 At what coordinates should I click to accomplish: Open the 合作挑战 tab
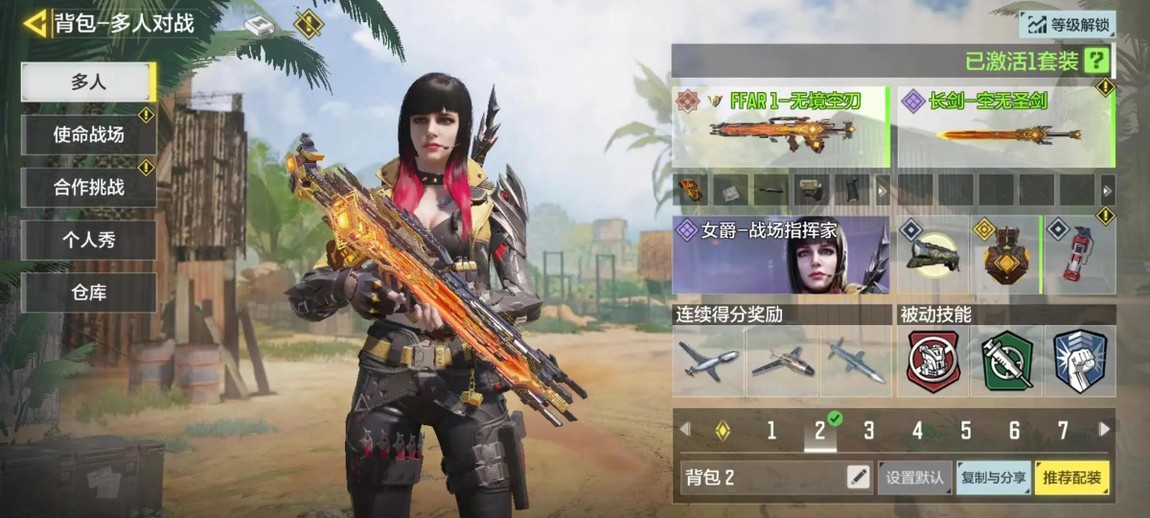pyautogui.click(x=88, y=187)
